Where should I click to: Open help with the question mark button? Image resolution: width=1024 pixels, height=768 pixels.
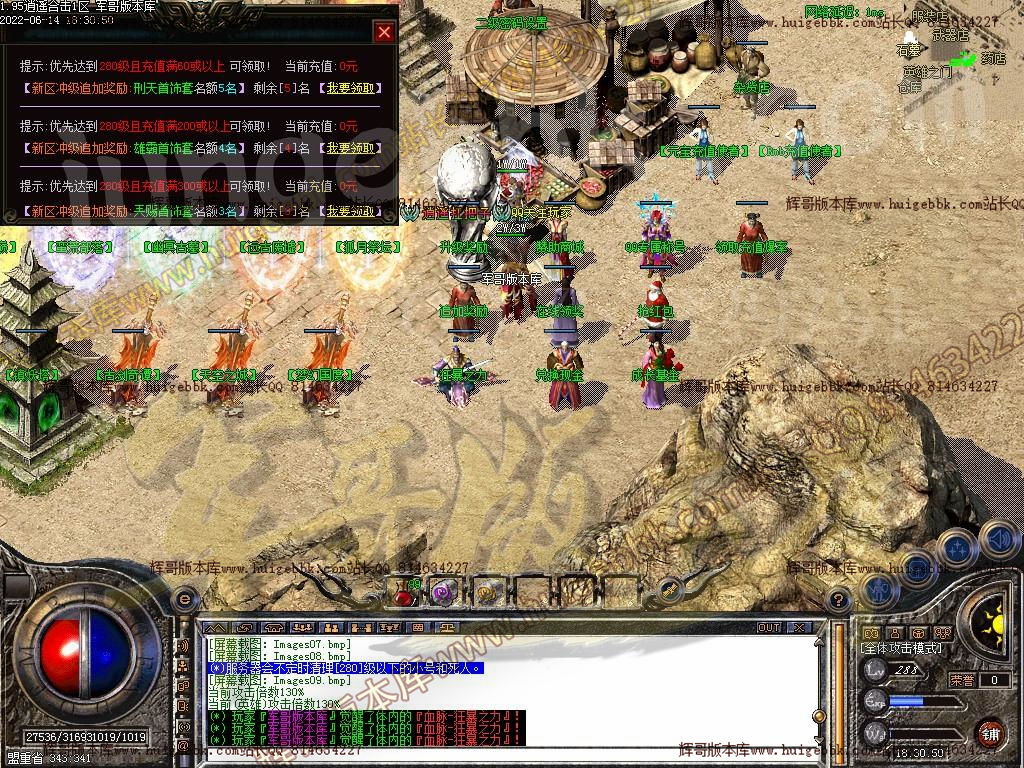(x=839, y=600)
